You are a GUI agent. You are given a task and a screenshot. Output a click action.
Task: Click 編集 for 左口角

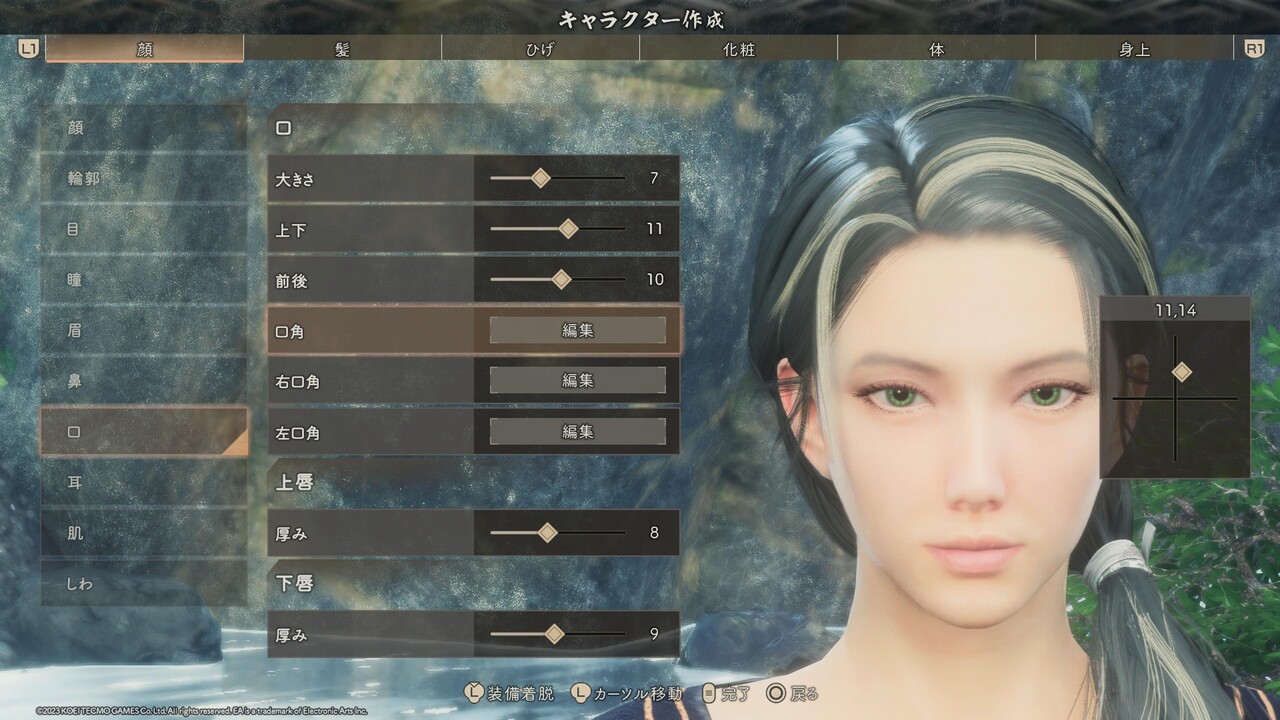click(x=577, y=432)
